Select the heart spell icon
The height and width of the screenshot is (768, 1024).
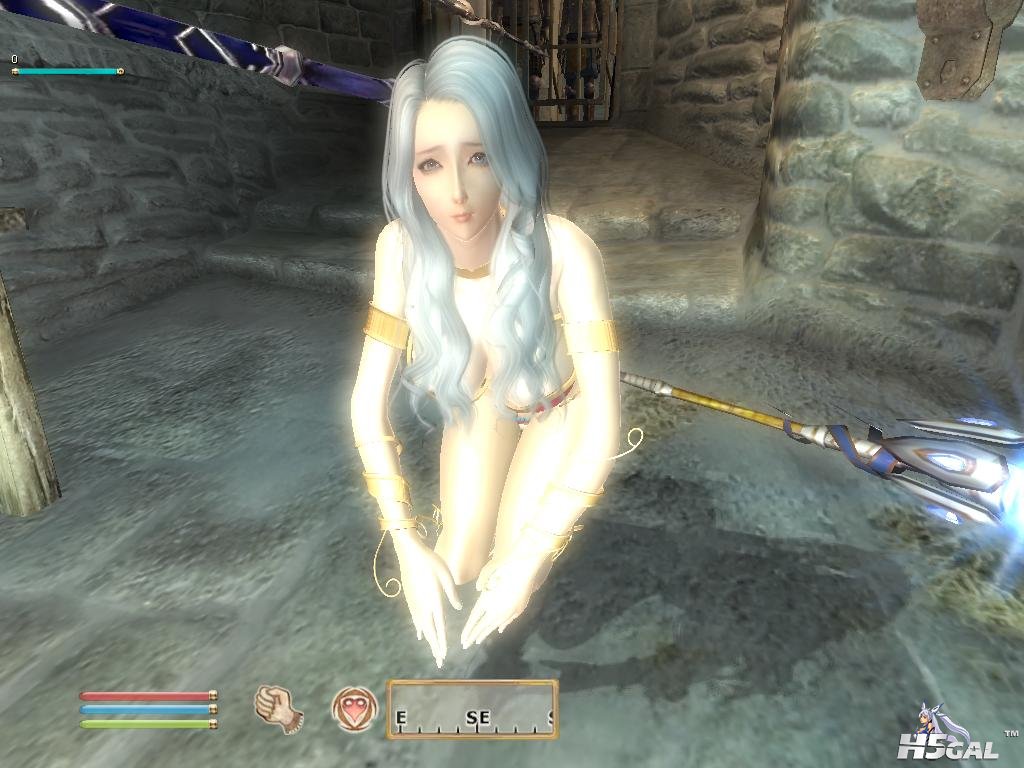[x=355, y=708]
